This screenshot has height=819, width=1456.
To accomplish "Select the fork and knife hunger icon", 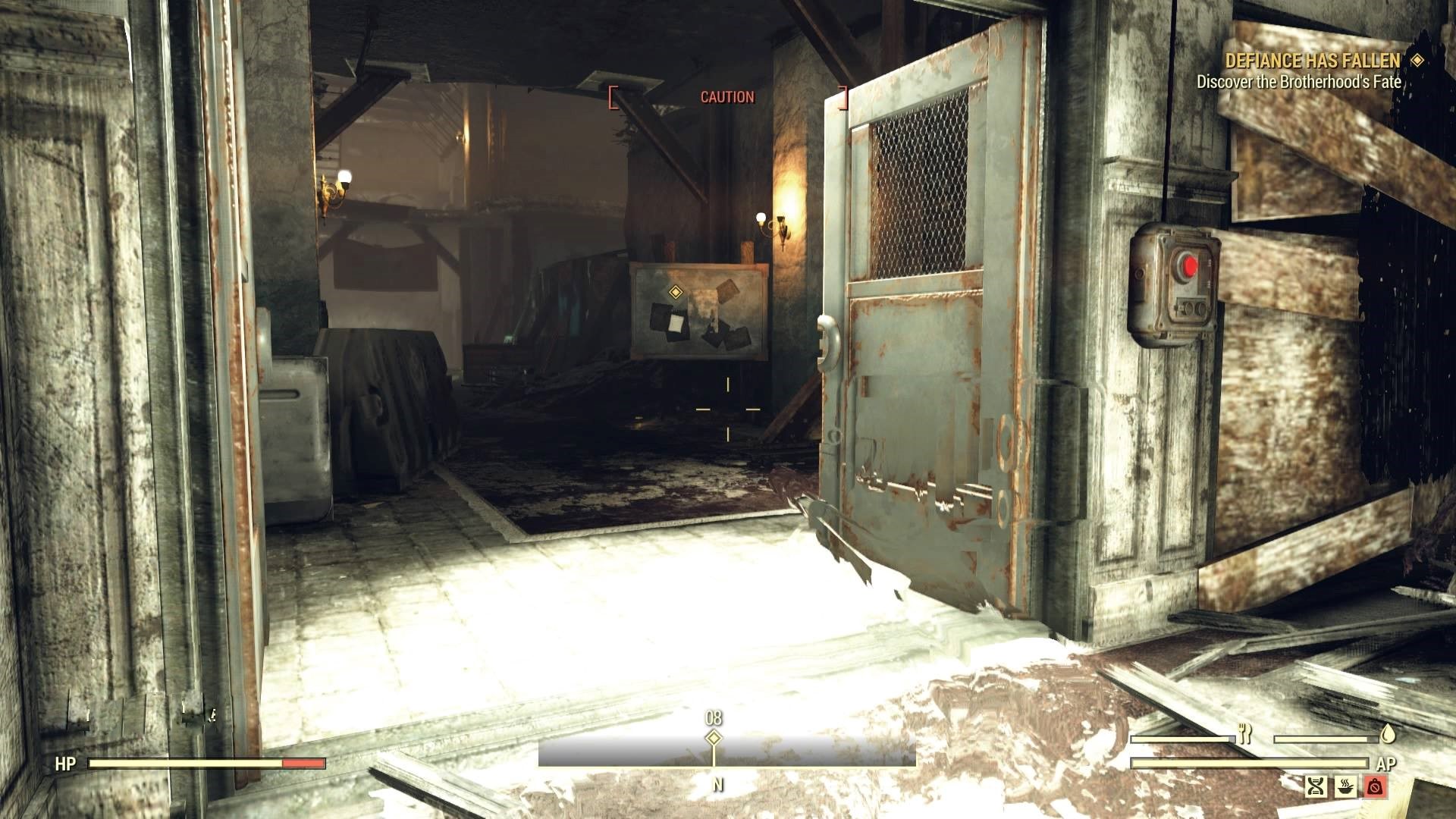I will click(x=1245, y=733).
